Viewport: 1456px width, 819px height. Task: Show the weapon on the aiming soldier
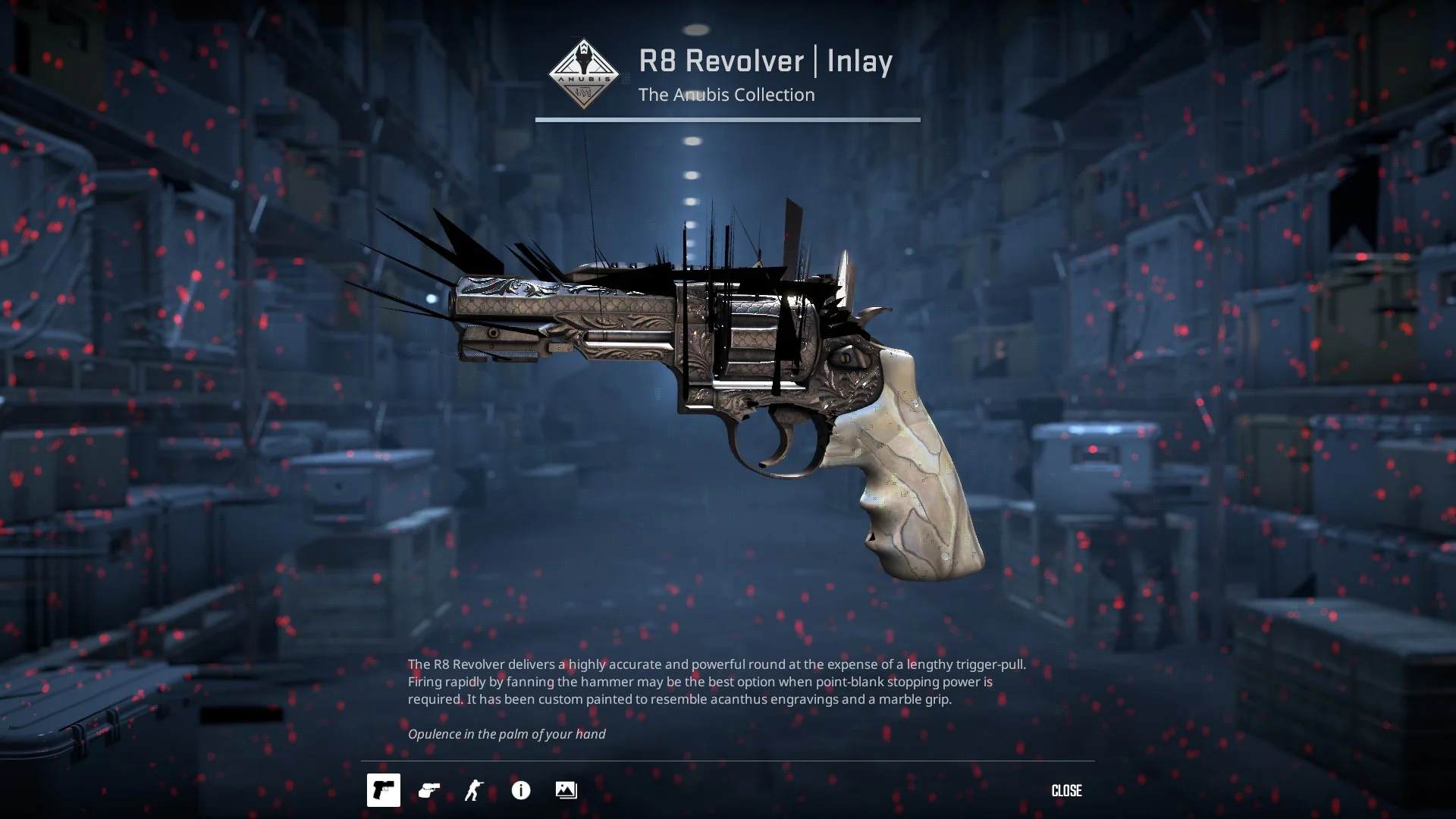pyautogui.click(x=475, y=790)
